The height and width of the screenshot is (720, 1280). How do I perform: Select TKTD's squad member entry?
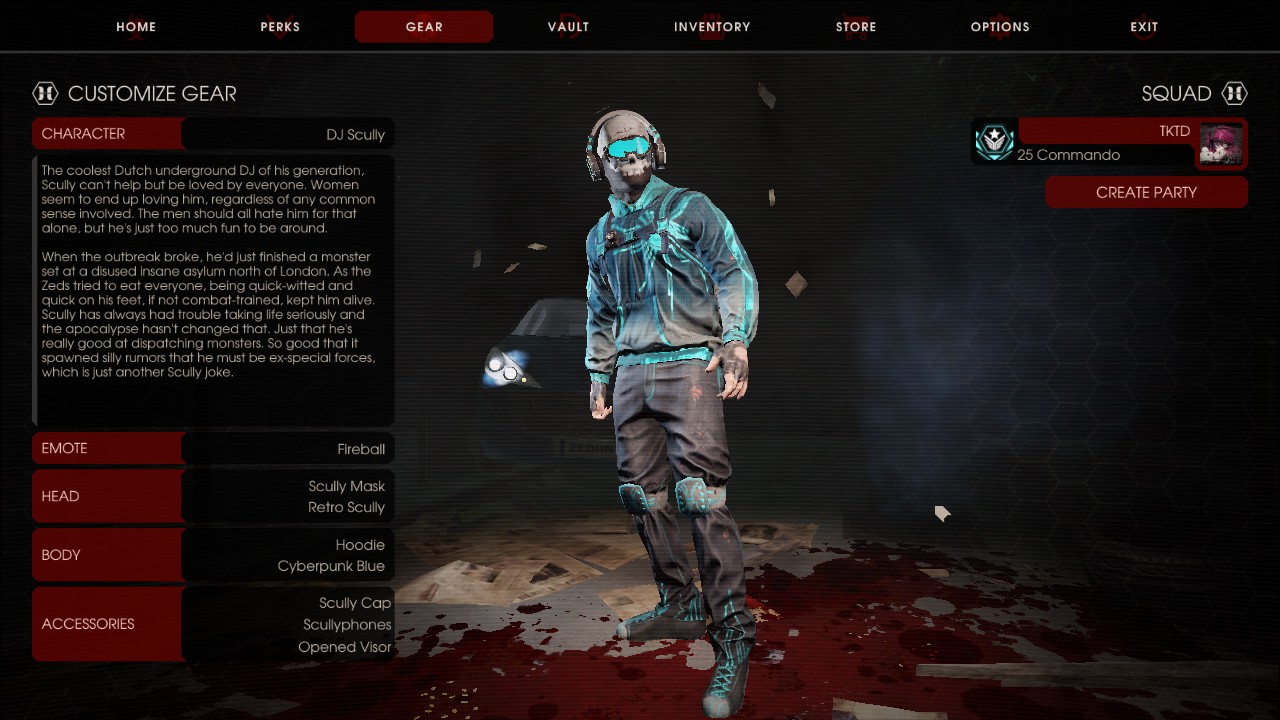coord(1104,142)
